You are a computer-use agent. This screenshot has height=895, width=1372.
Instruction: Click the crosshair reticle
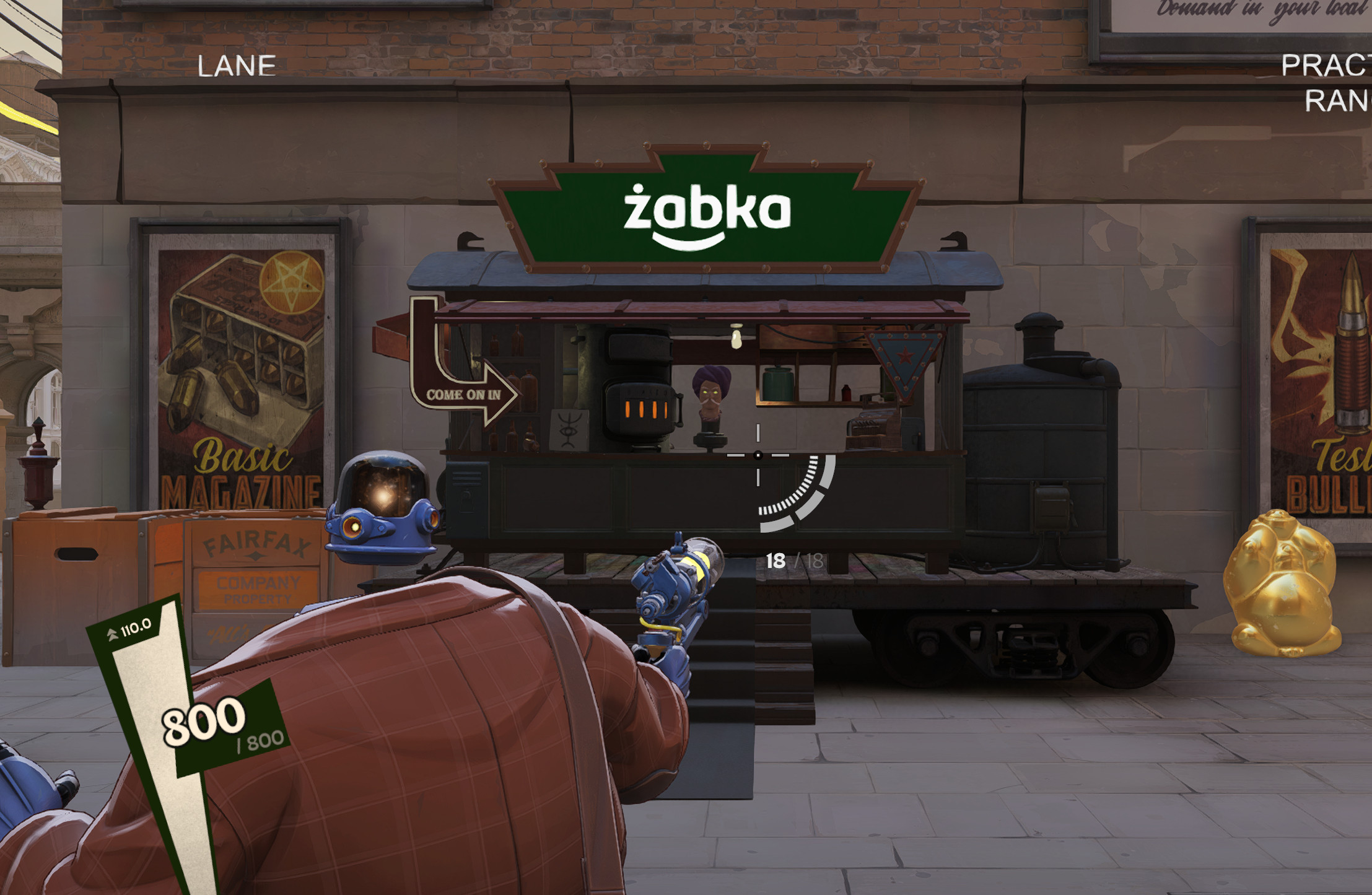click(x=757, y=455)
